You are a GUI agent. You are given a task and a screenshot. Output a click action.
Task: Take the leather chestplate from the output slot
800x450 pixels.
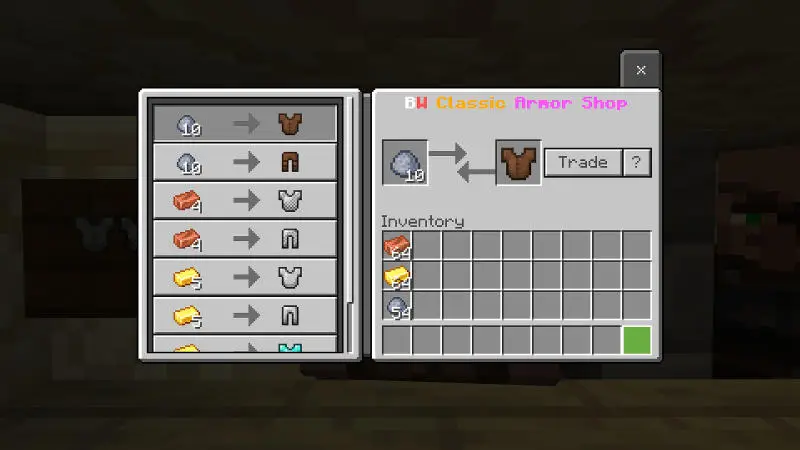pos(518,163)
